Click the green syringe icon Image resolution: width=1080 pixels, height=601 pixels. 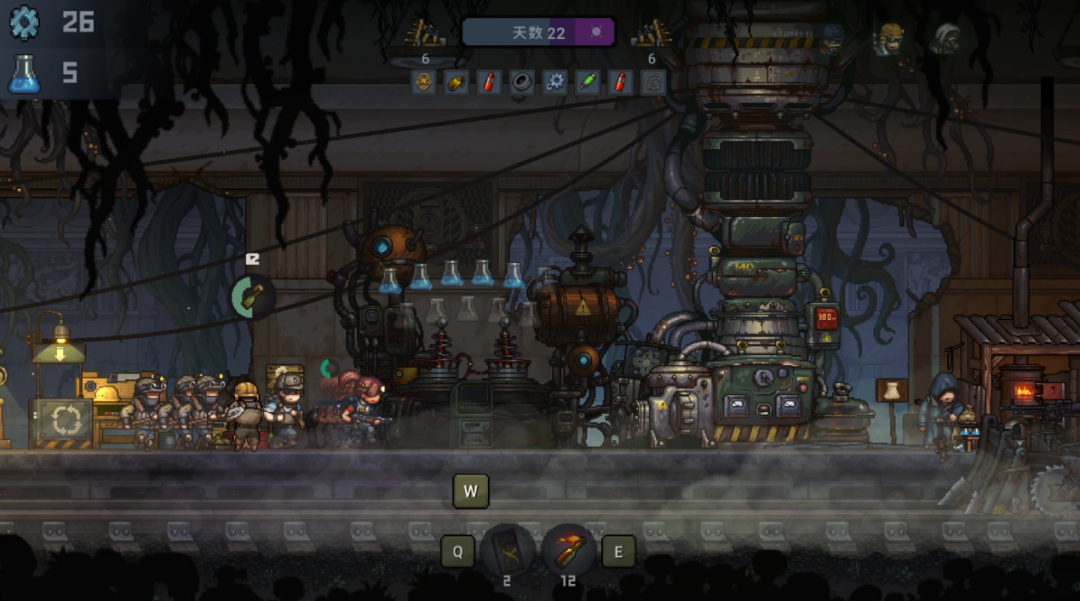coord(587,82)
